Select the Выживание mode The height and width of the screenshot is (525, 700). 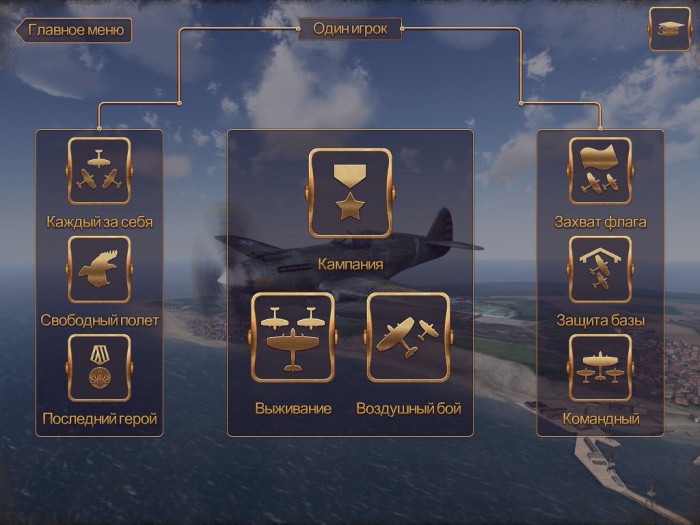pyautogui.click(x=293, y=338)
